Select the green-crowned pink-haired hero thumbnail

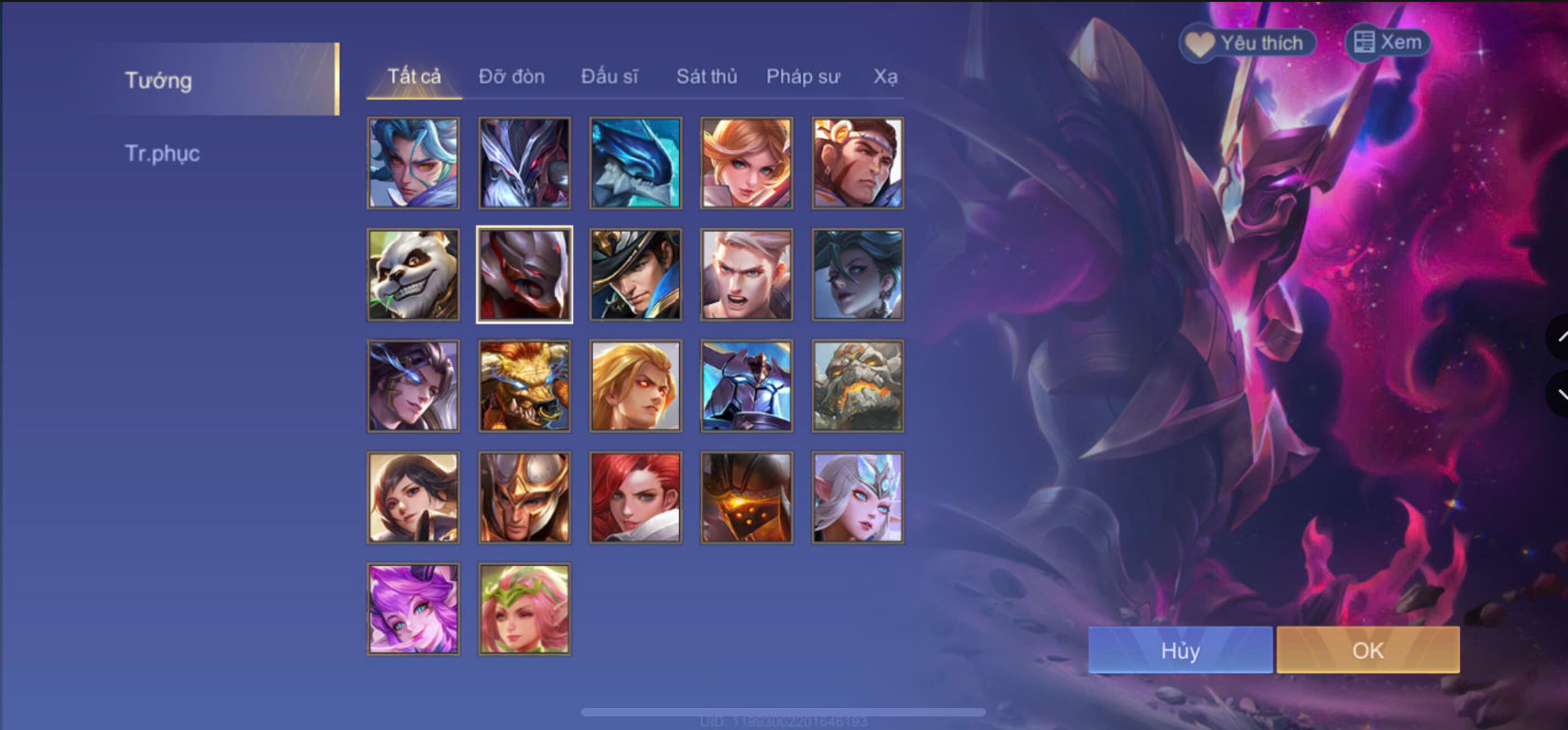[x=524, y=608]
